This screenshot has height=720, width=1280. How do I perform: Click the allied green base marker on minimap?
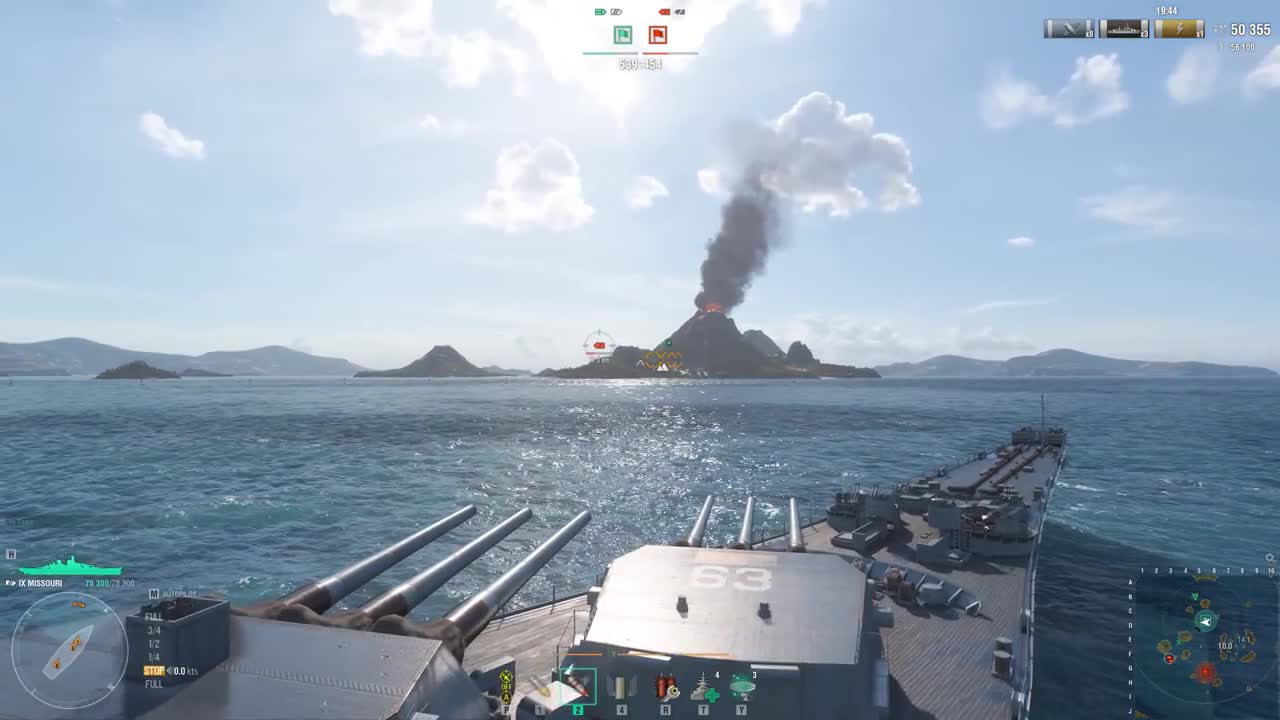click(1206, 621)
